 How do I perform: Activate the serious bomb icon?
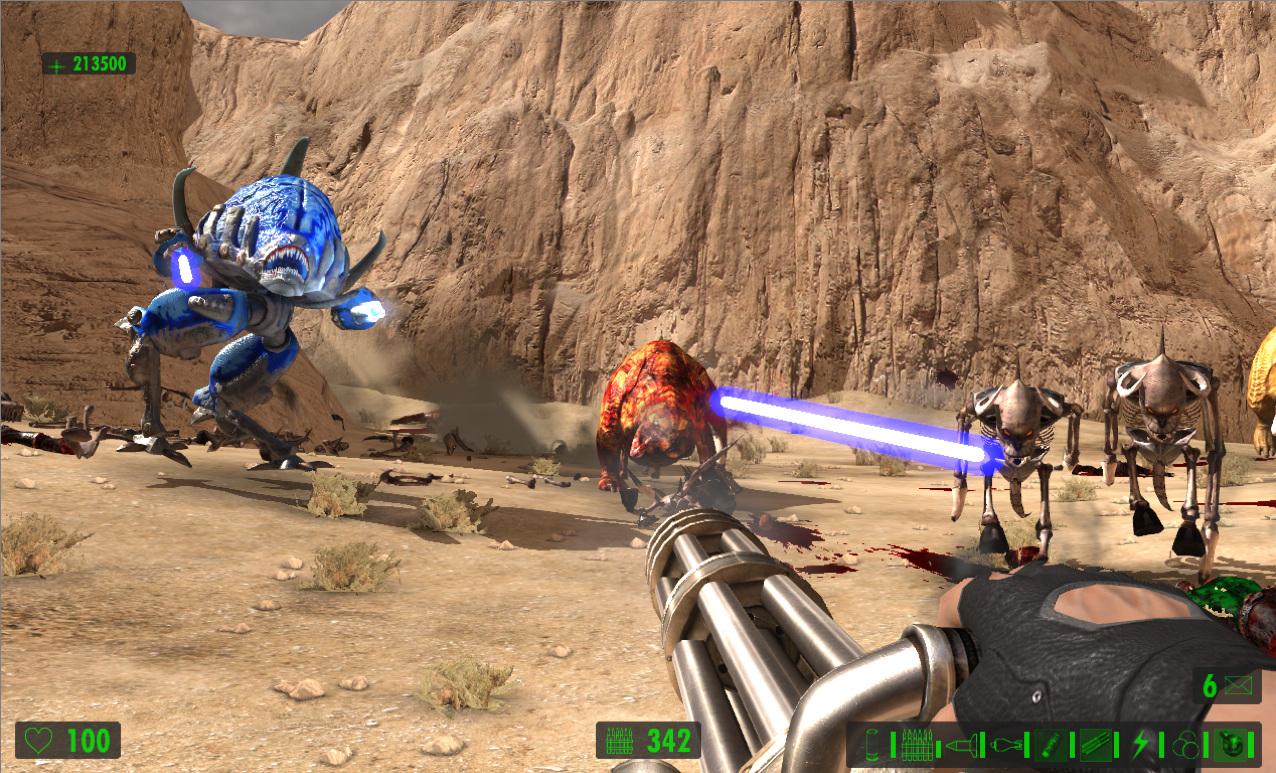1232,745
